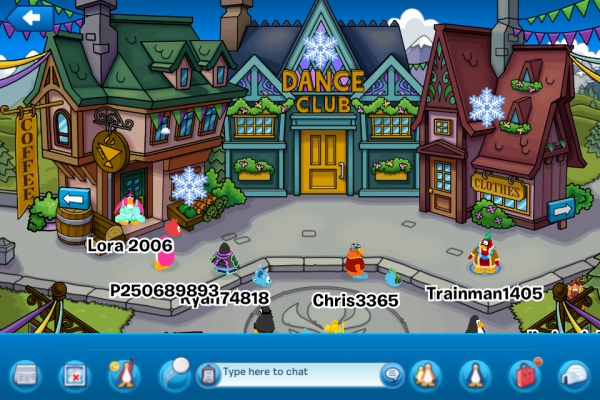Open the newspaper icon in toolbar
600x400 pixels.
tap(25, 374)
